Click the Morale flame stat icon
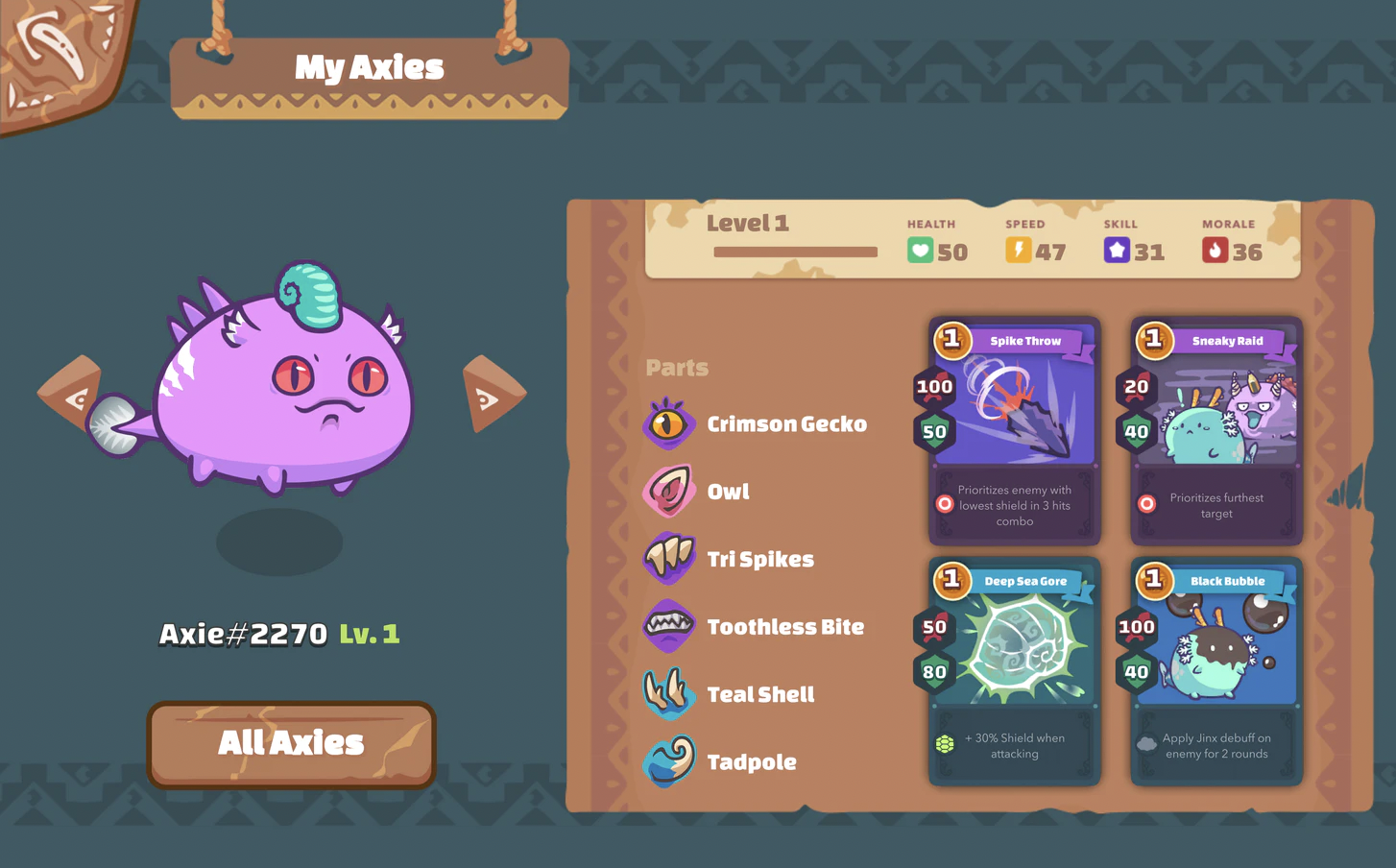 point(1214,251)
